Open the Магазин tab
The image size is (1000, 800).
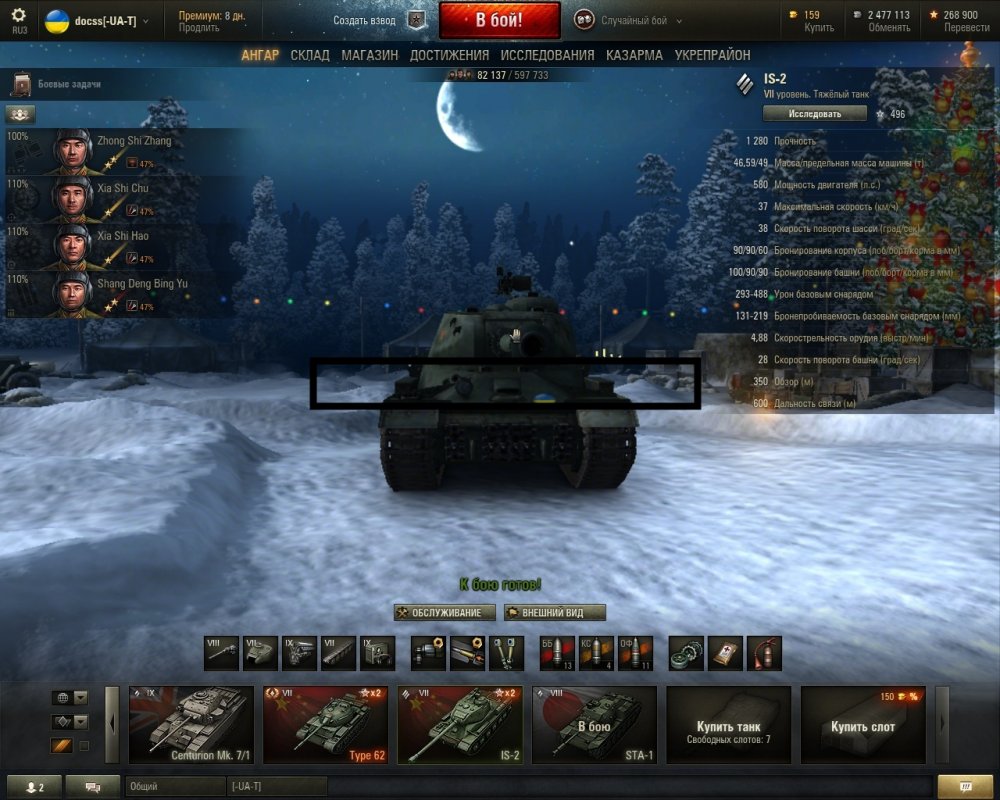[x=369, y=55]
